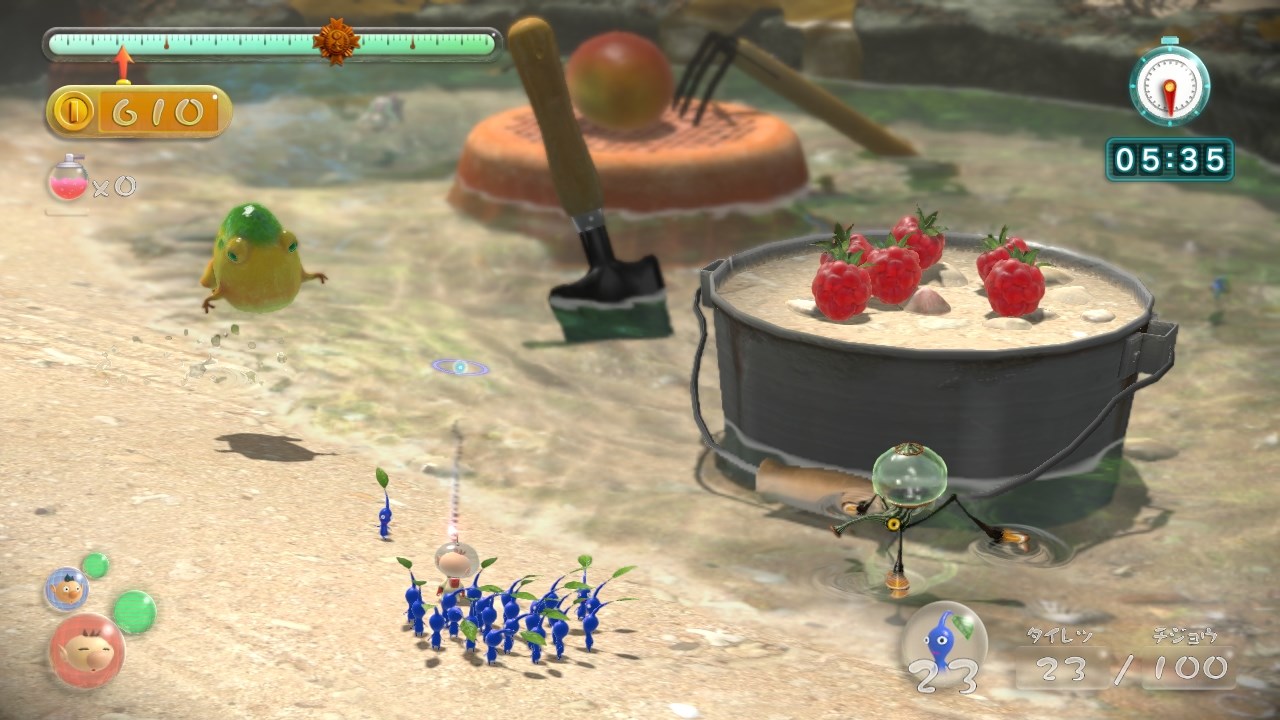The width and height of the screenshot is (1280, 720).
Task: Click the sun marker on the day meter
Action: tap(336, 42)
